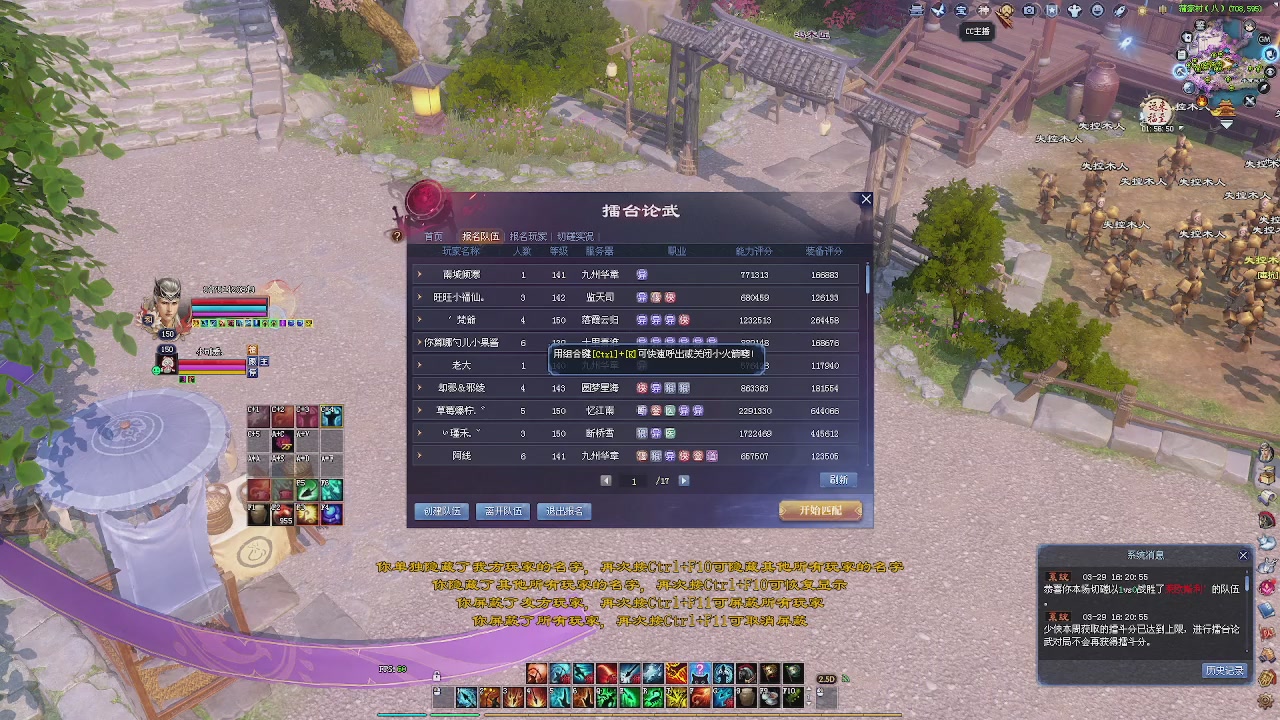1280x720 pixels.
Task: Open the appearance shirt icon in top toolbar
Action: (x=1074, y=10)
